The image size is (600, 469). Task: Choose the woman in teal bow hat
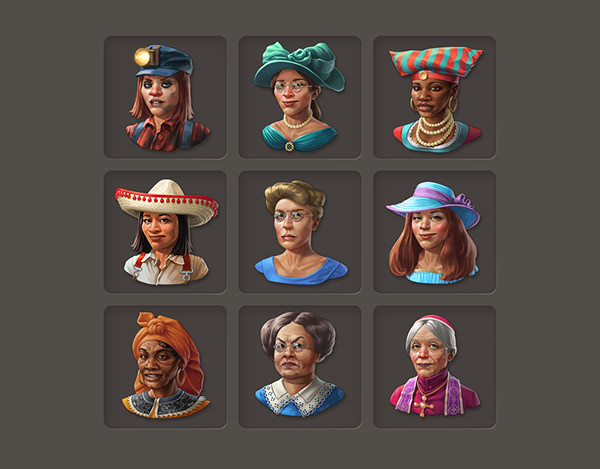point(299,97)
